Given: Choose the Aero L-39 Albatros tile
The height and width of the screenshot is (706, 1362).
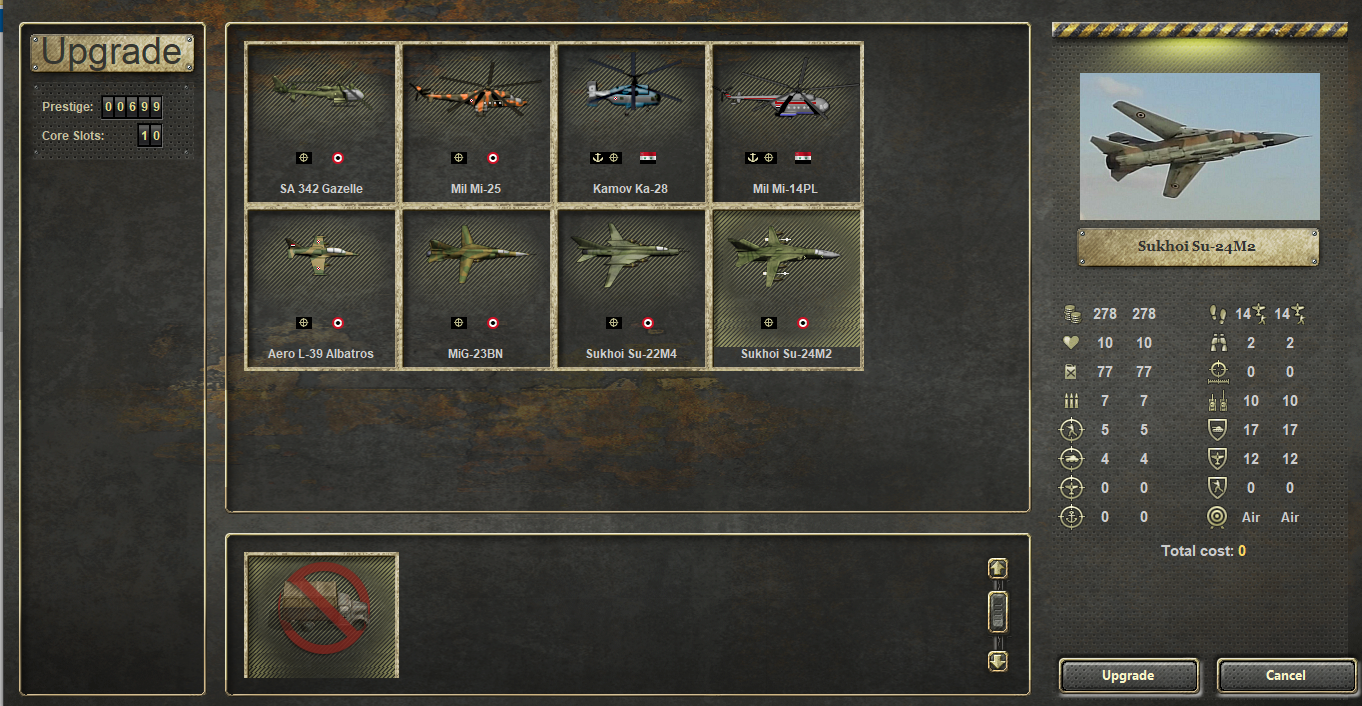Looking at the screenshot, I should coord(321,288).
